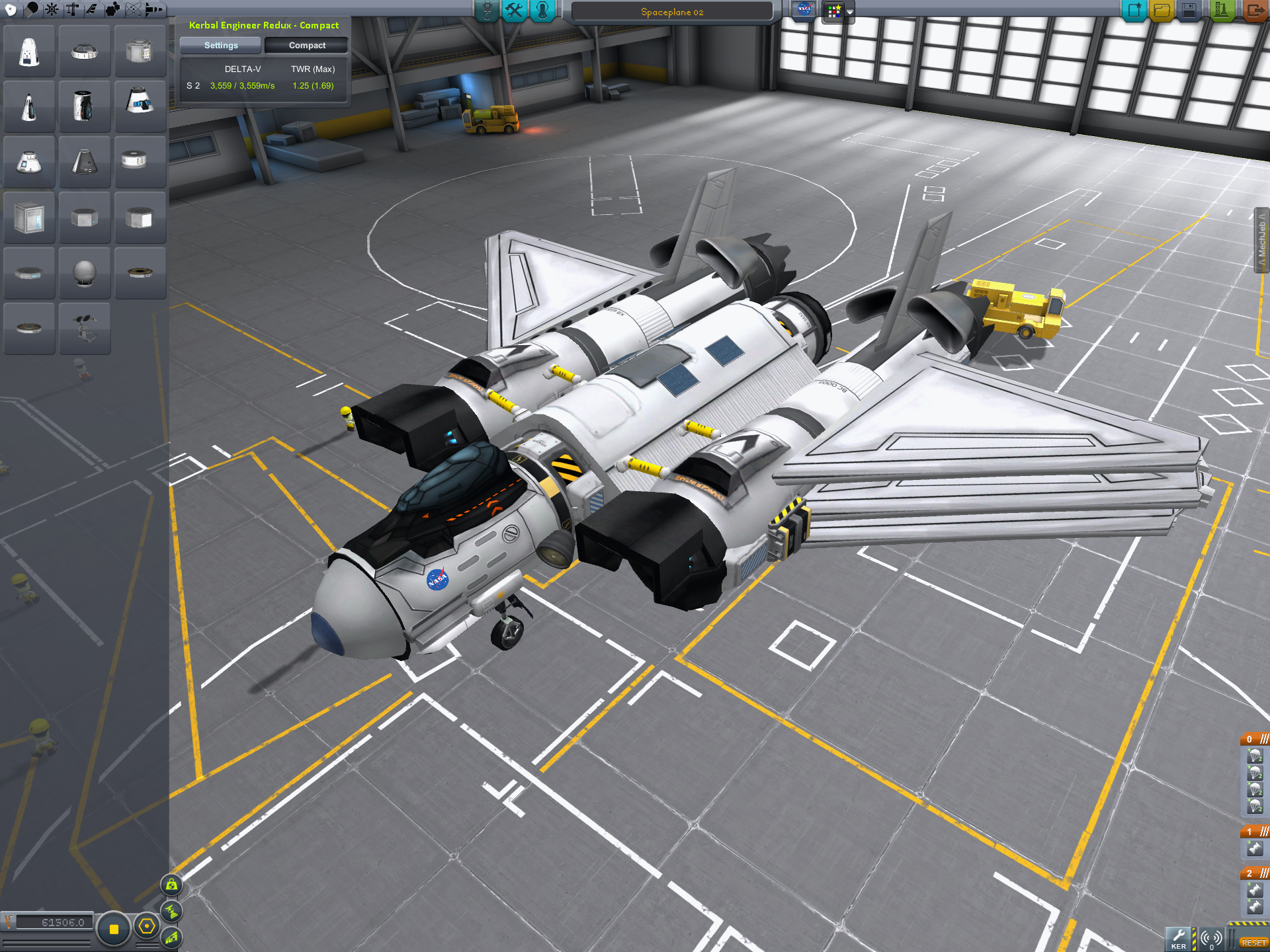Toggle angle snap hexagon button
This screenshot has height=952, width=1270.
coord(147,927)
